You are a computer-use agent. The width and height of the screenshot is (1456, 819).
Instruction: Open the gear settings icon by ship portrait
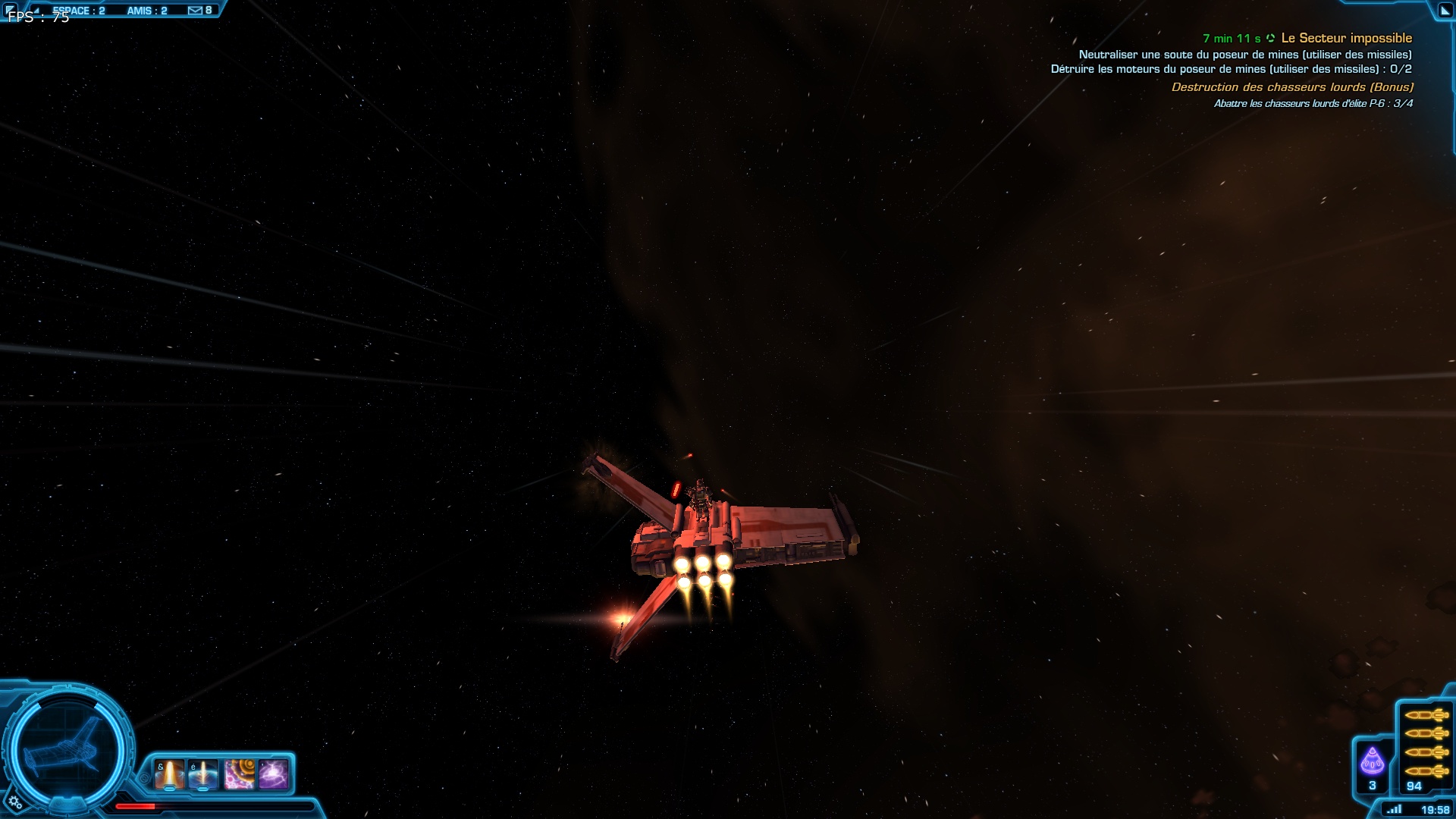pos(14,802)
